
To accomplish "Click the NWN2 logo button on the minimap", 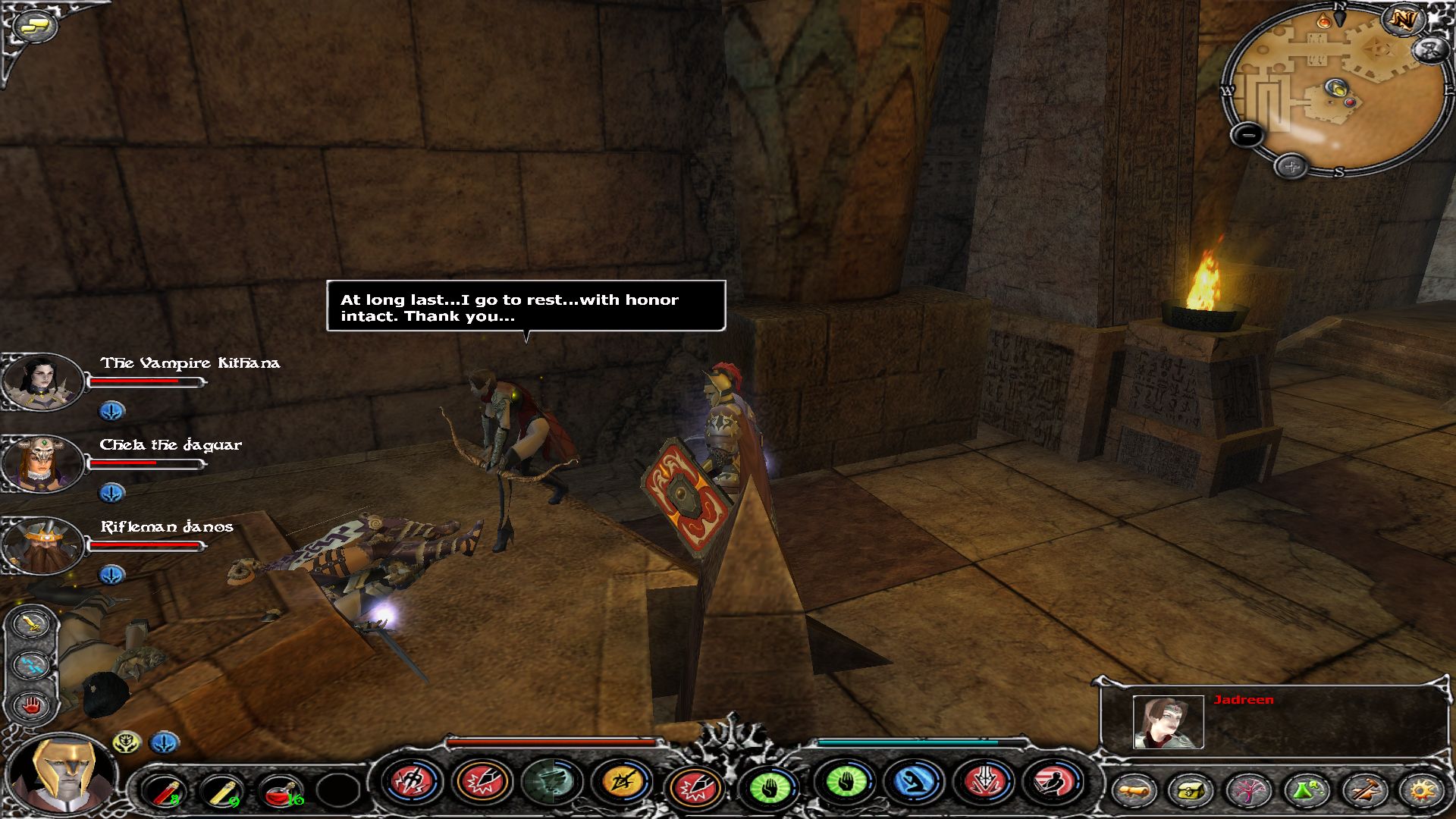I will click(x=1402, y=20).
